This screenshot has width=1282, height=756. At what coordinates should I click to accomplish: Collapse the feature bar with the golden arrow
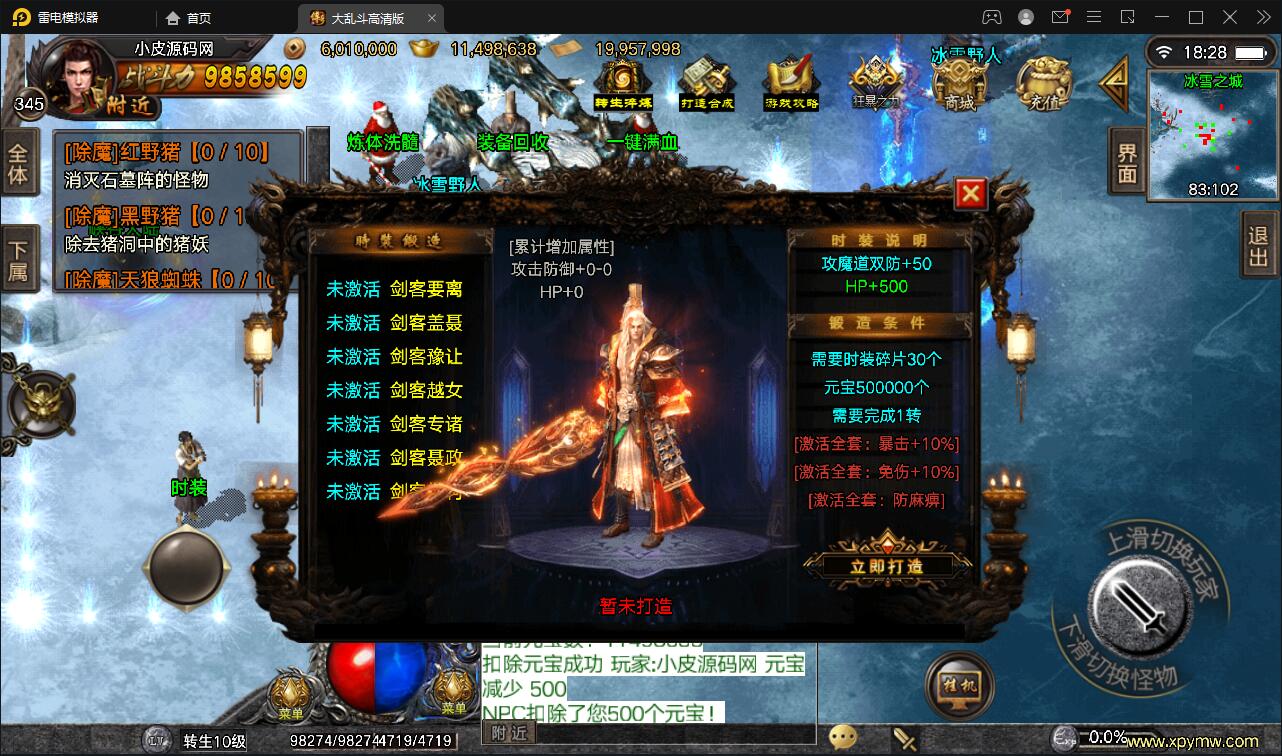click(x=1113, y=84)
